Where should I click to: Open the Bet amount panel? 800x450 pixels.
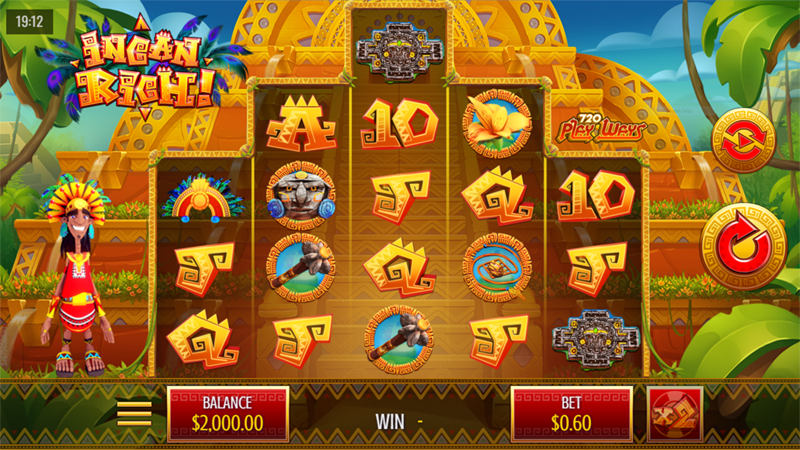pos(571,413)
